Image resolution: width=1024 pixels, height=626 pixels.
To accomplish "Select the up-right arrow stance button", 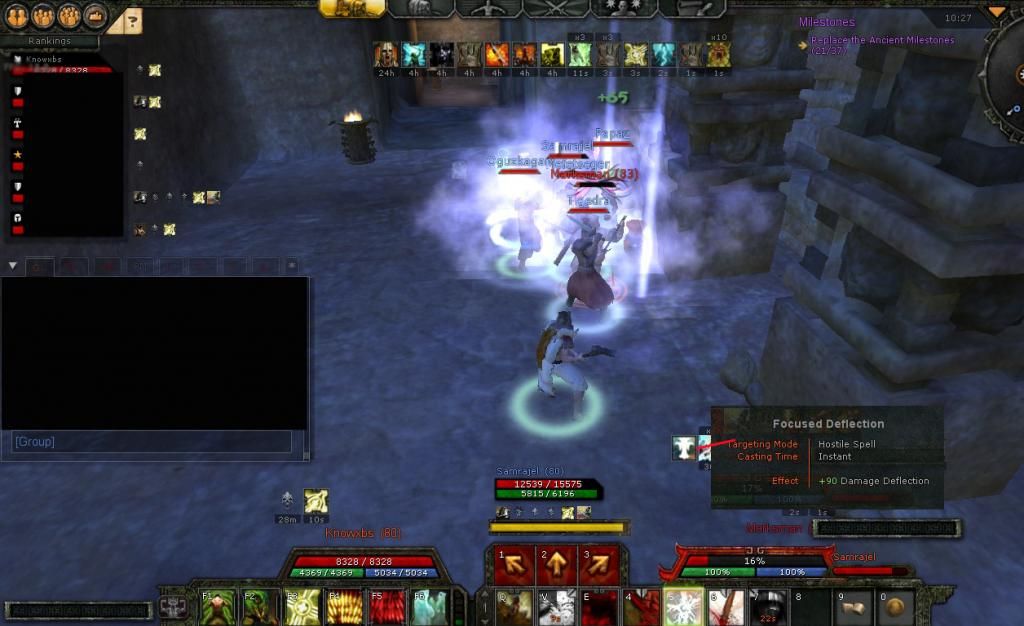I will (x=598, y=566).
